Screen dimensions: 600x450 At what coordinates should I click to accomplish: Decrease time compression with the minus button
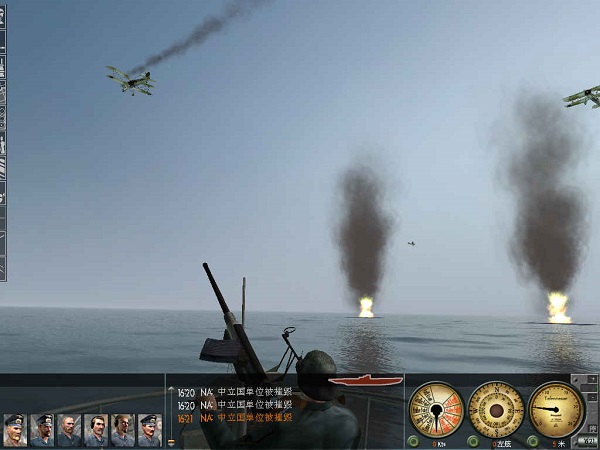(x=591, y=397)
